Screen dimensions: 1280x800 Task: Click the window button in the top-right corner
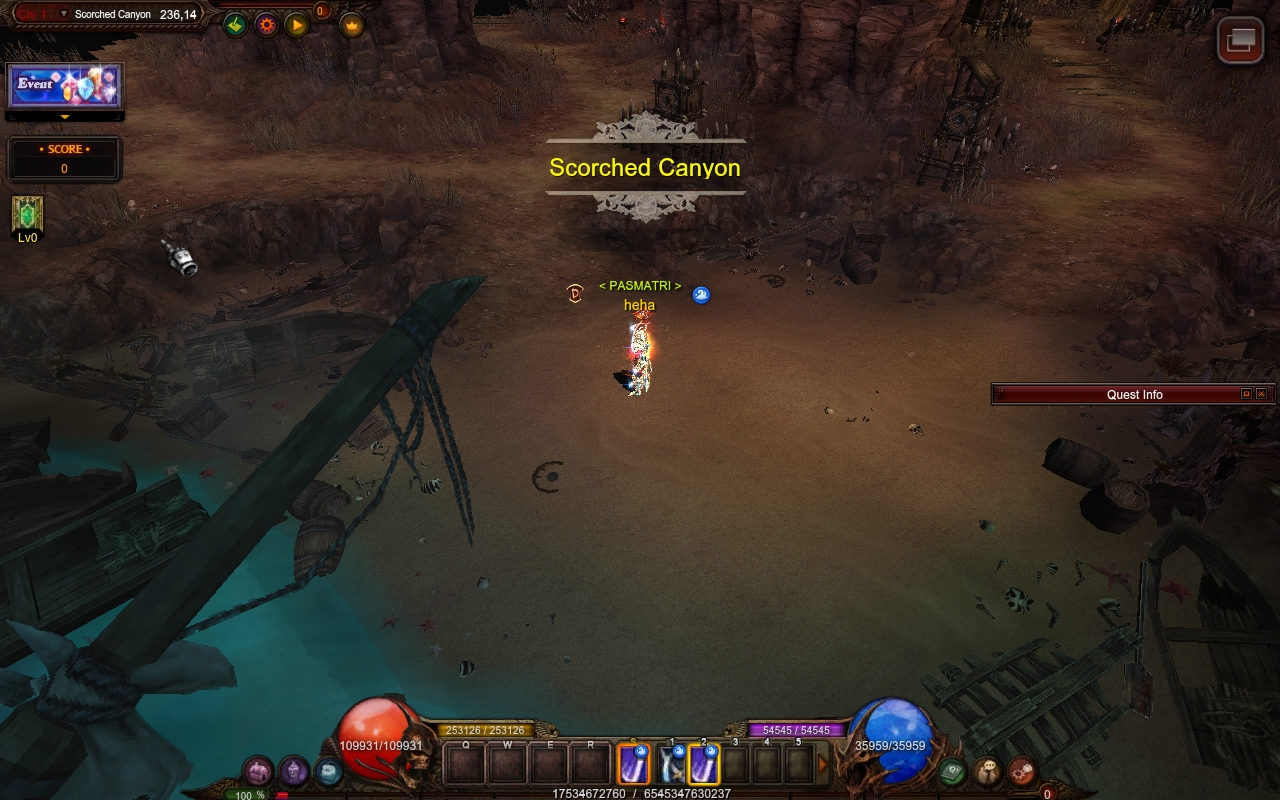tap(1240, 41)
